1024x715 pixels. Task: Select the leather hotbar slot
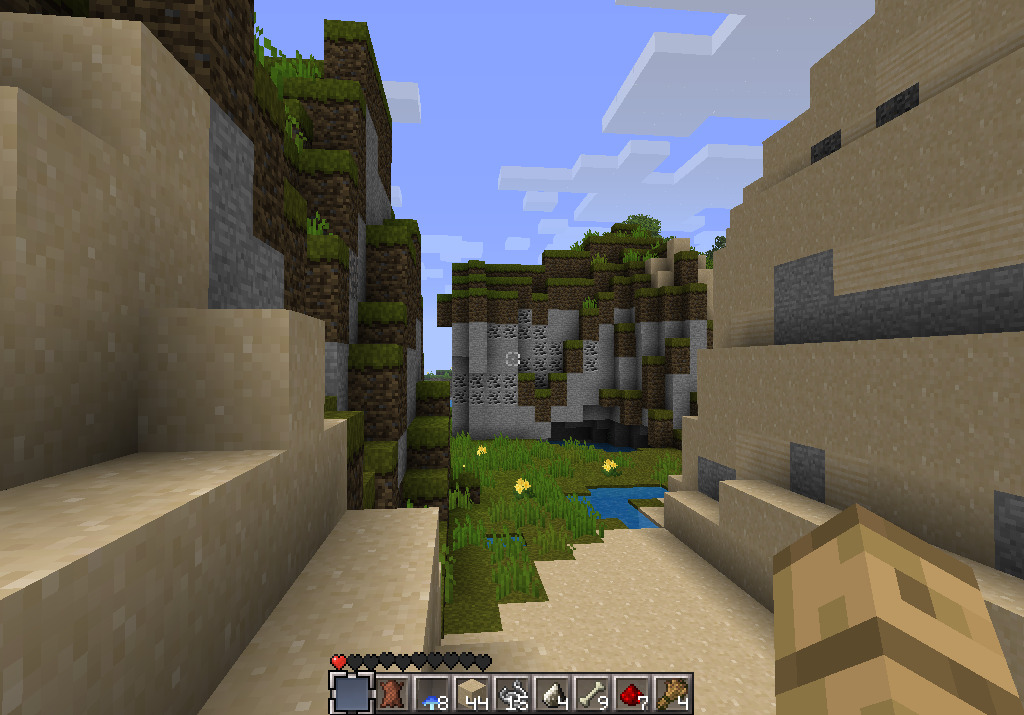point(392,692)
